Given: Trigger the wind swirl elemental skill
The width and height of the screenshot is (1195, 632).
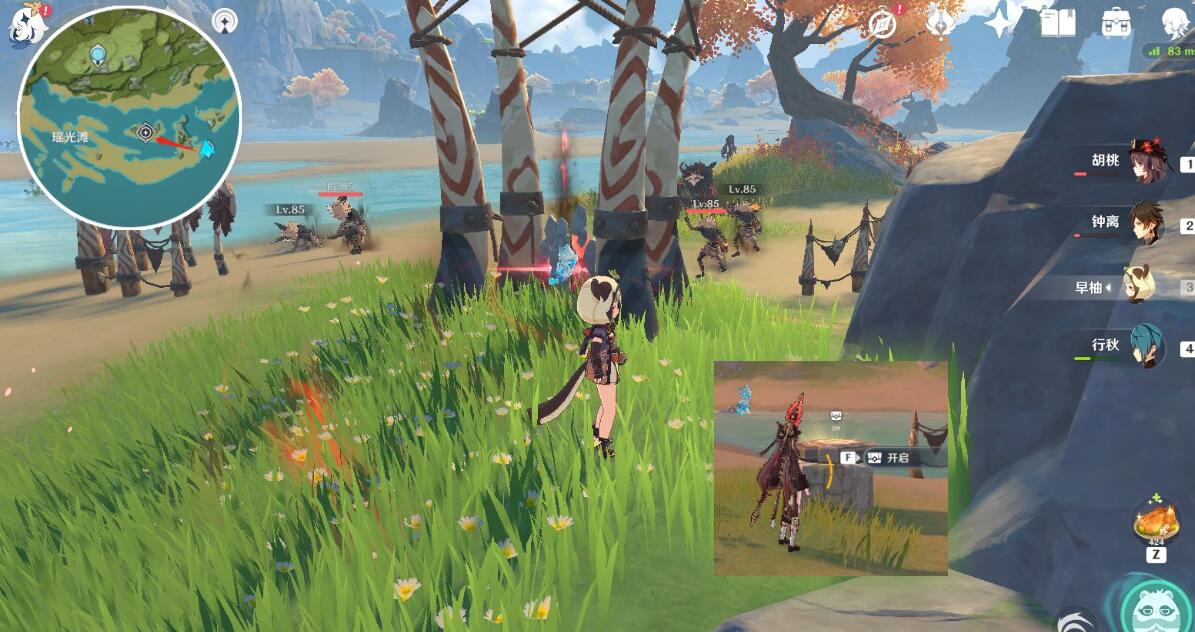Looking at the screenshot, I should pos(1076,620).
